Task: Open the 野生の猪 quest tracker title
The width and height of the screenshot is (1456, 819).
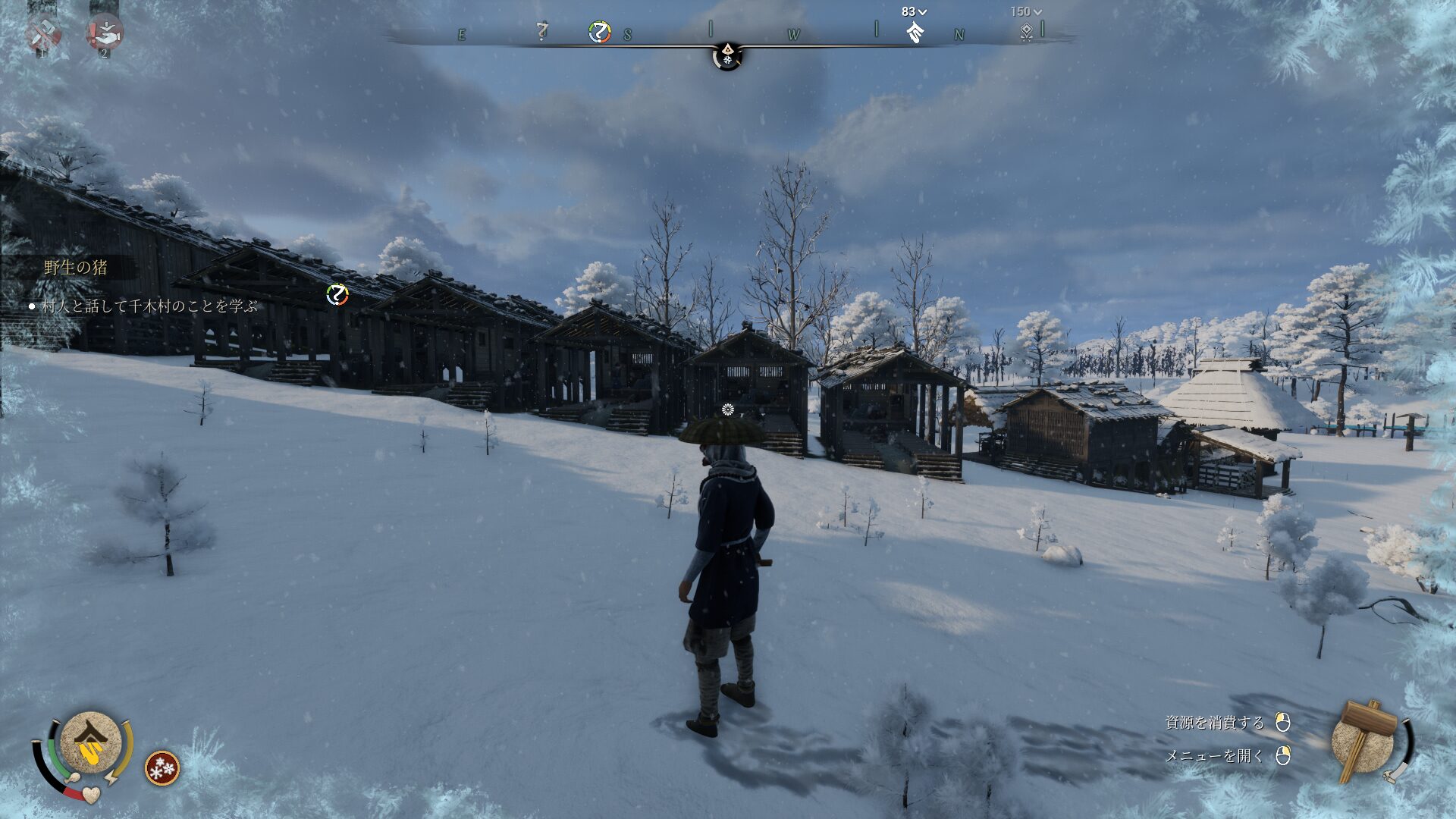Action: coord(76,267)
